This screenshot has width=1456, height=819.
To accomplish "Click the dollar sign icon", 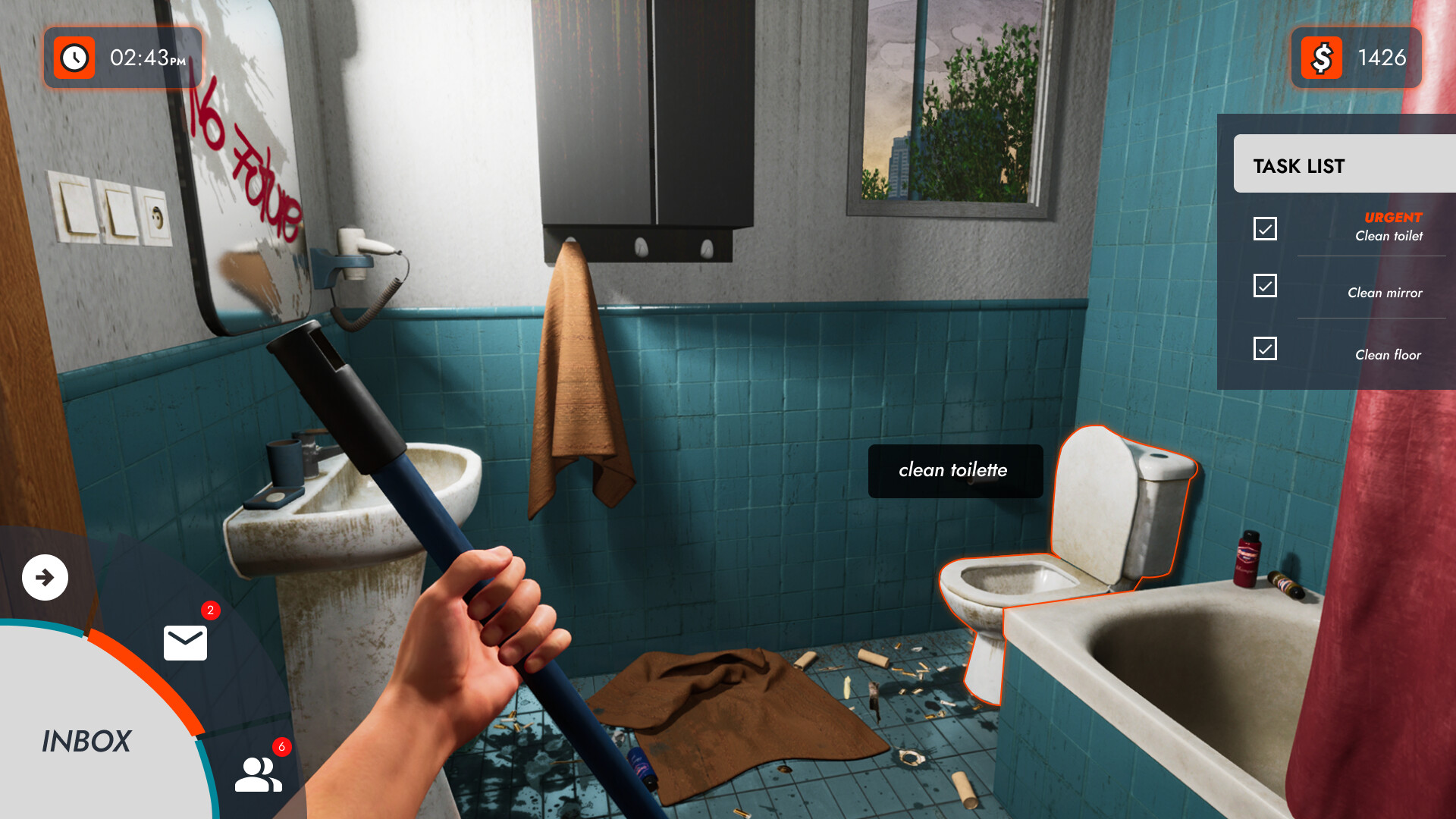I will tap(1321, 56).
